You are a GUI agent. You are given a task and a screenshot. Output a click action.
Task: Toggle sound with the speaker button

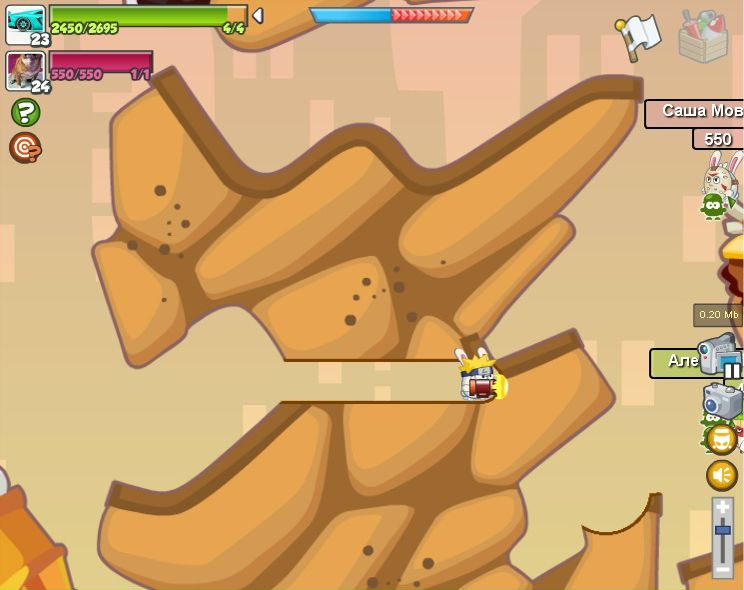[x=722, y=475]
